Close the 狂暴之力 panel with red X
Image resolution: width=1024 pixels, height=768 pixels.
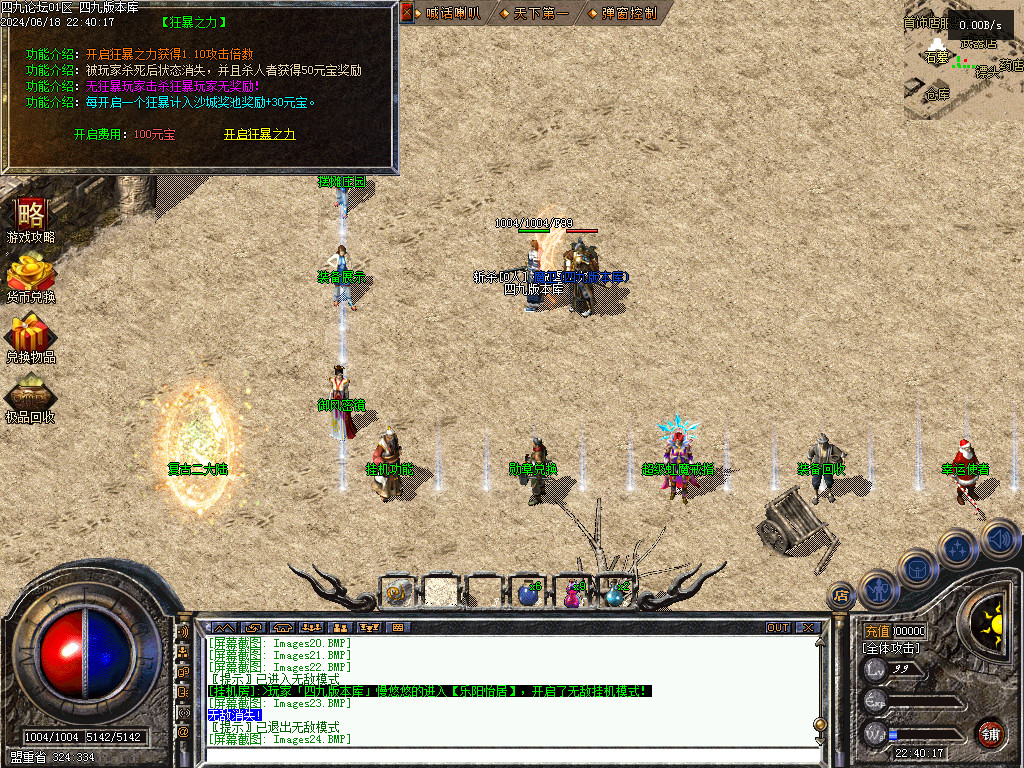pyautogui.click(x=407, y=12)
